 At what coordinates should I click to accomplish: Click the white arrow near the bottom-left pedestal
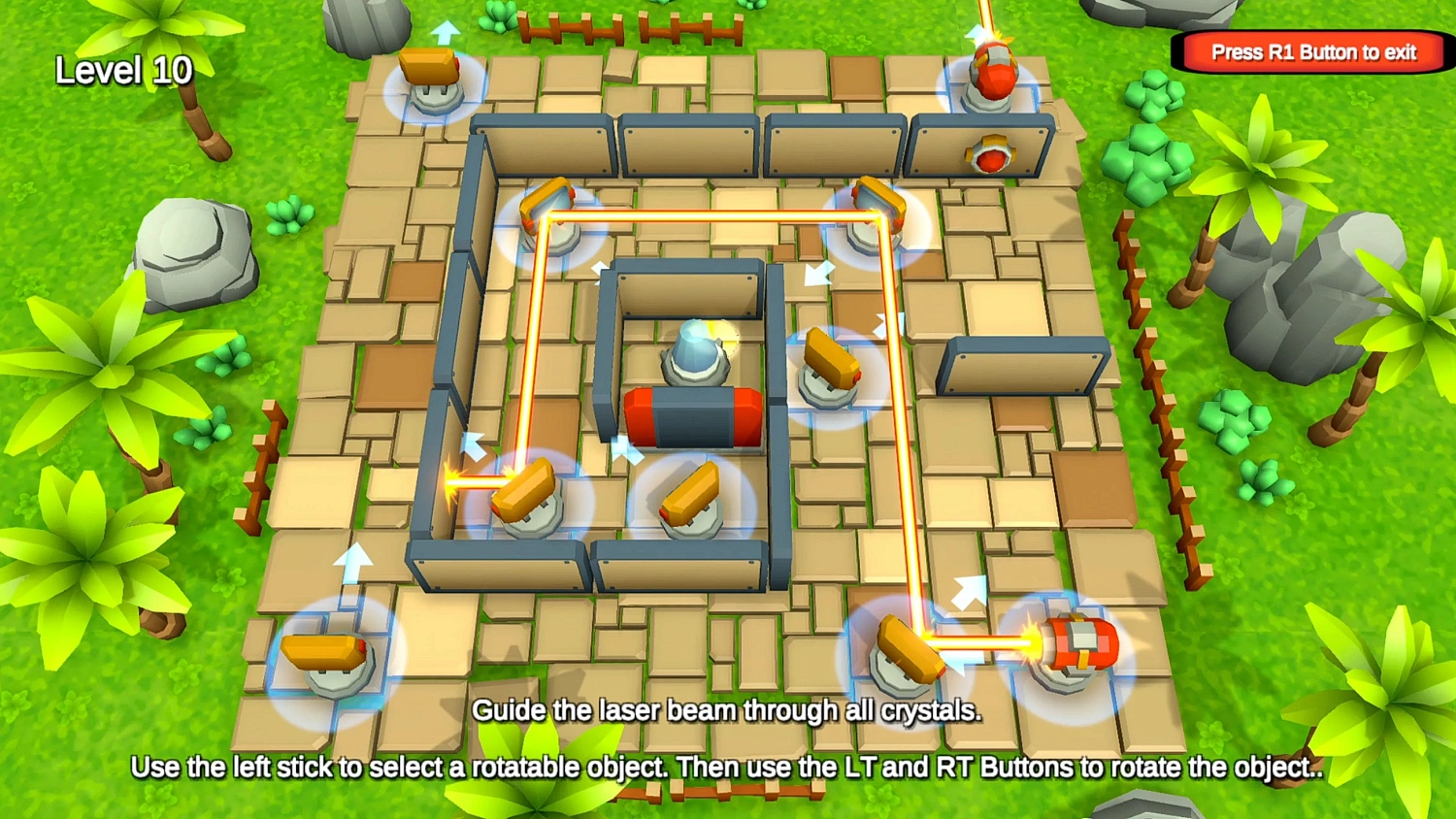coord(353,563)
